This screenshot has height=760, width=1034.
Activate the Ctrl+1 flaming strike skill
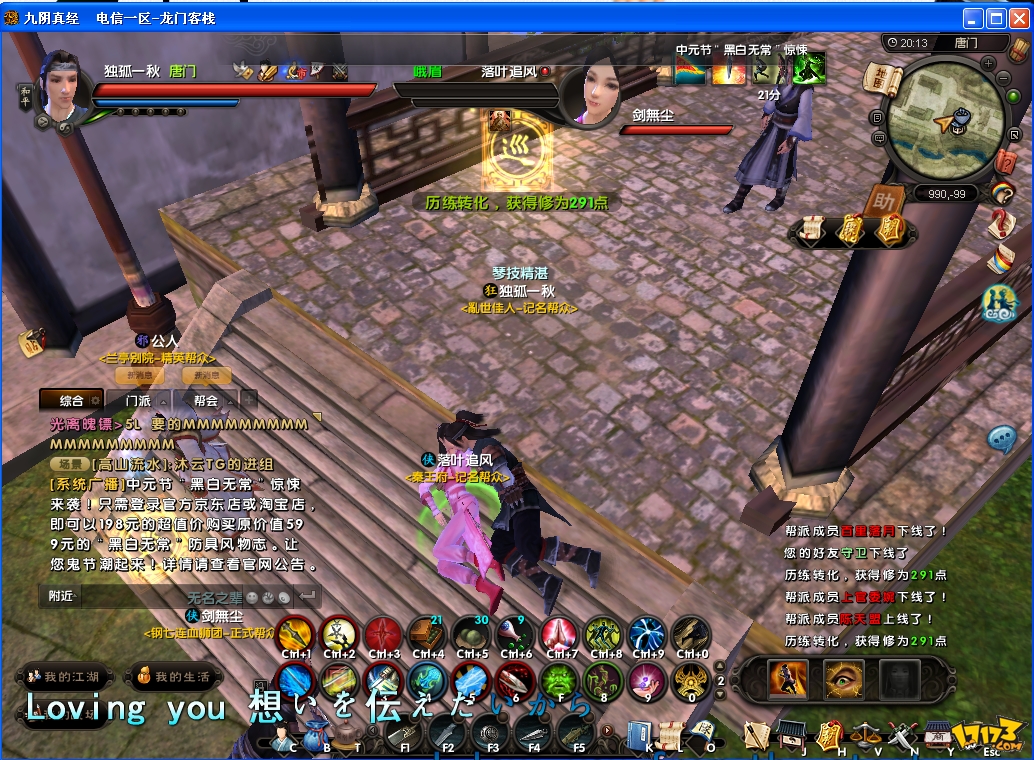[x=296, y=635]
